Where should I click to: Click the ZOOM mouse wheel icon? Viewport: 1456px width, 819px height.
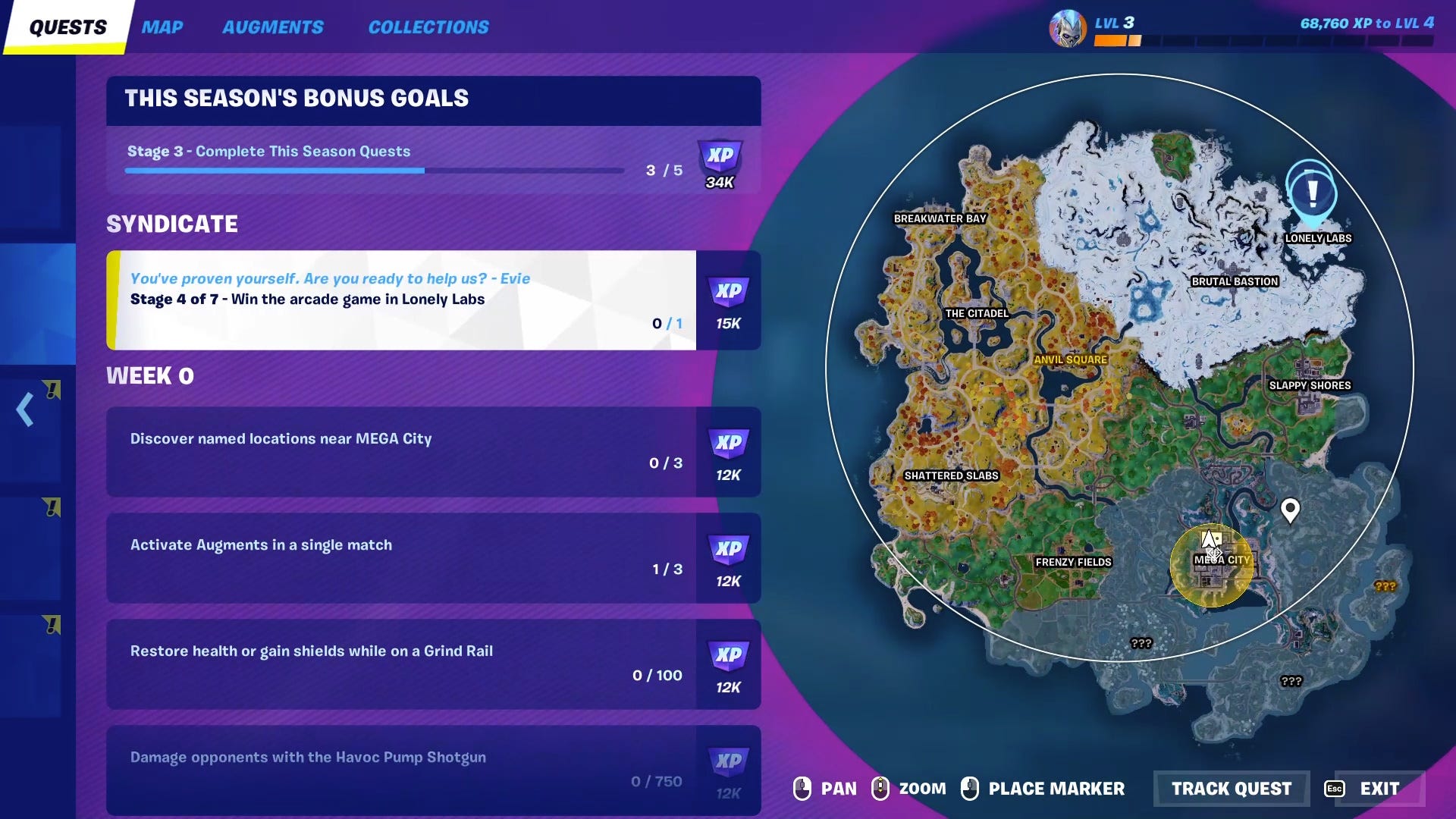[880, 789]
